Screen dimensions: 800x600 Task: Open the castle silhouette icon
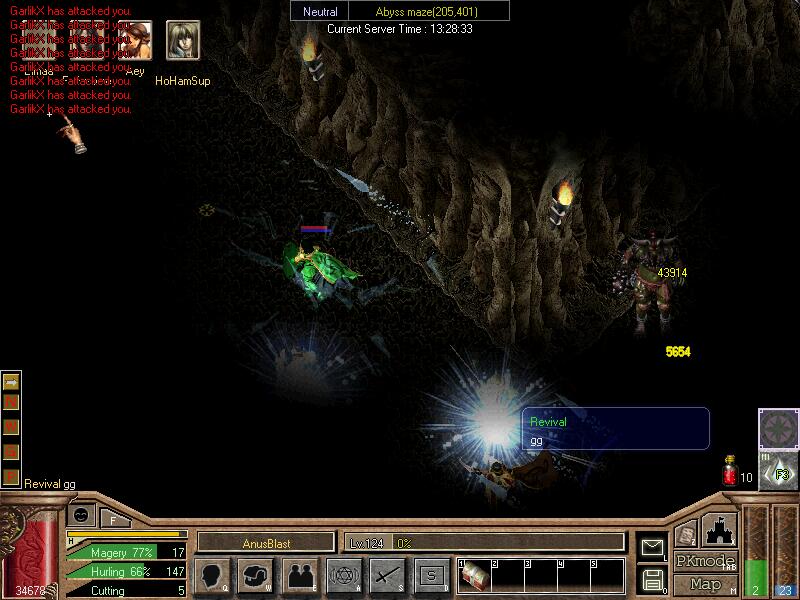[x=721, y=529]
